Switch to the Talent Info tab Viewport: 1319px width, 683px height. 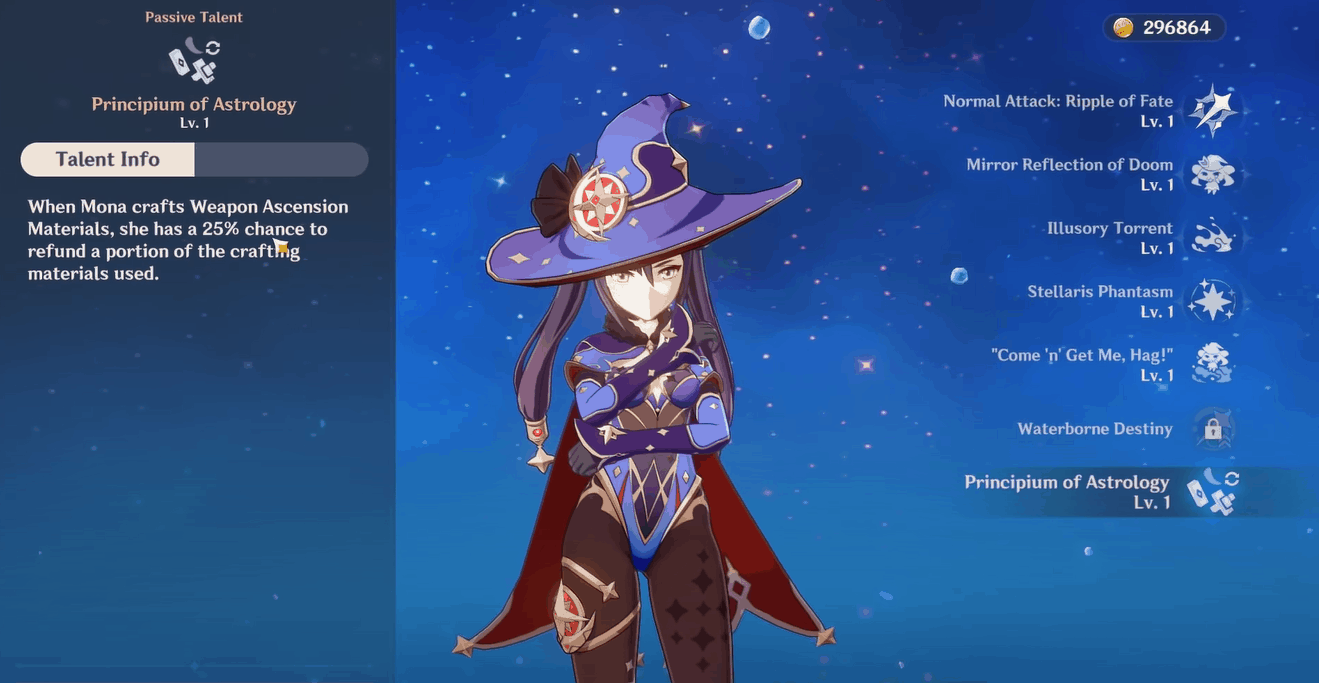[108, 159]
